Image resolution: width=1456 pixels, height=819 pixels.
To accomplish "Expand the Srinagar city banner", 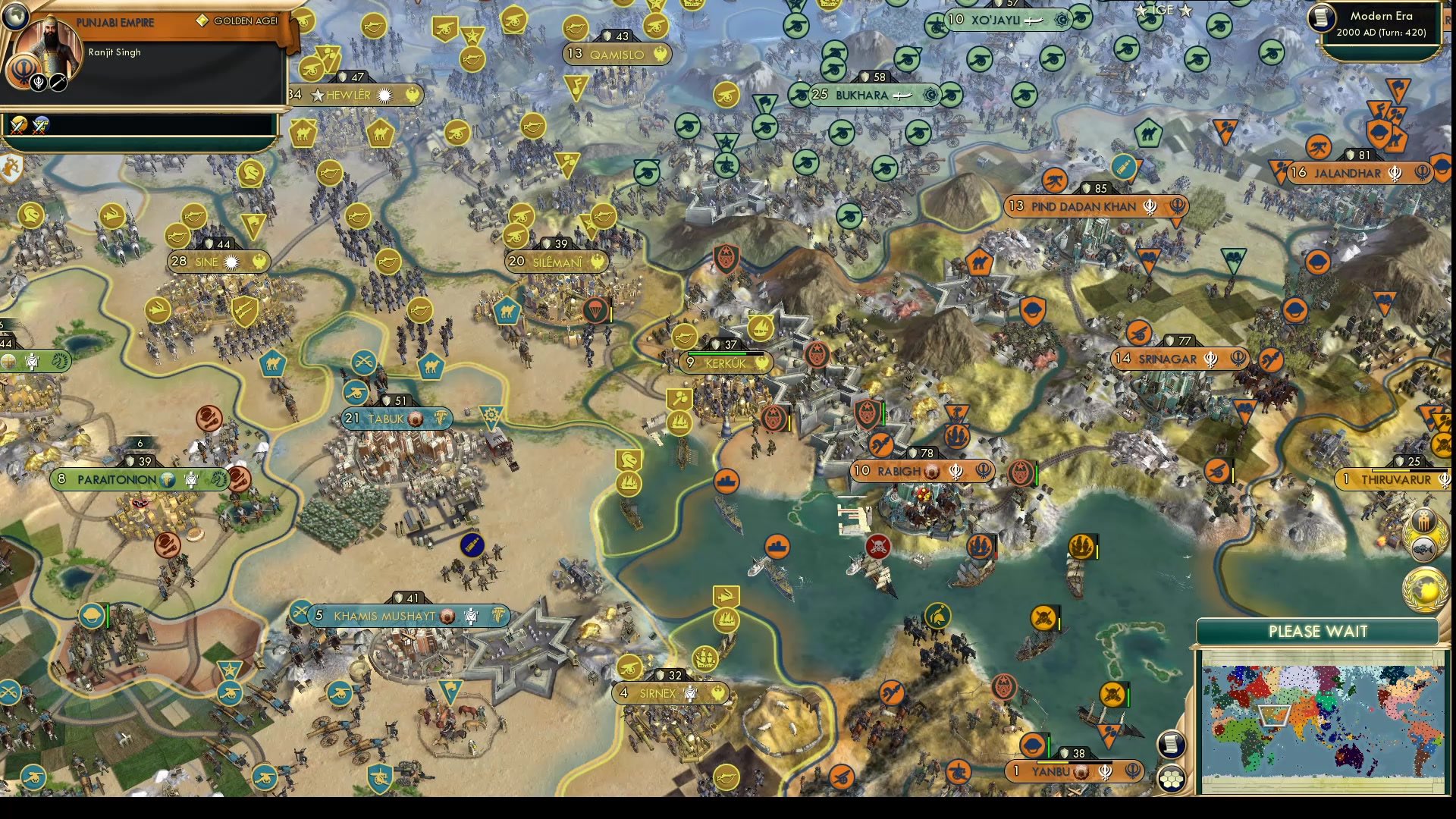I will coord(1178,359).
